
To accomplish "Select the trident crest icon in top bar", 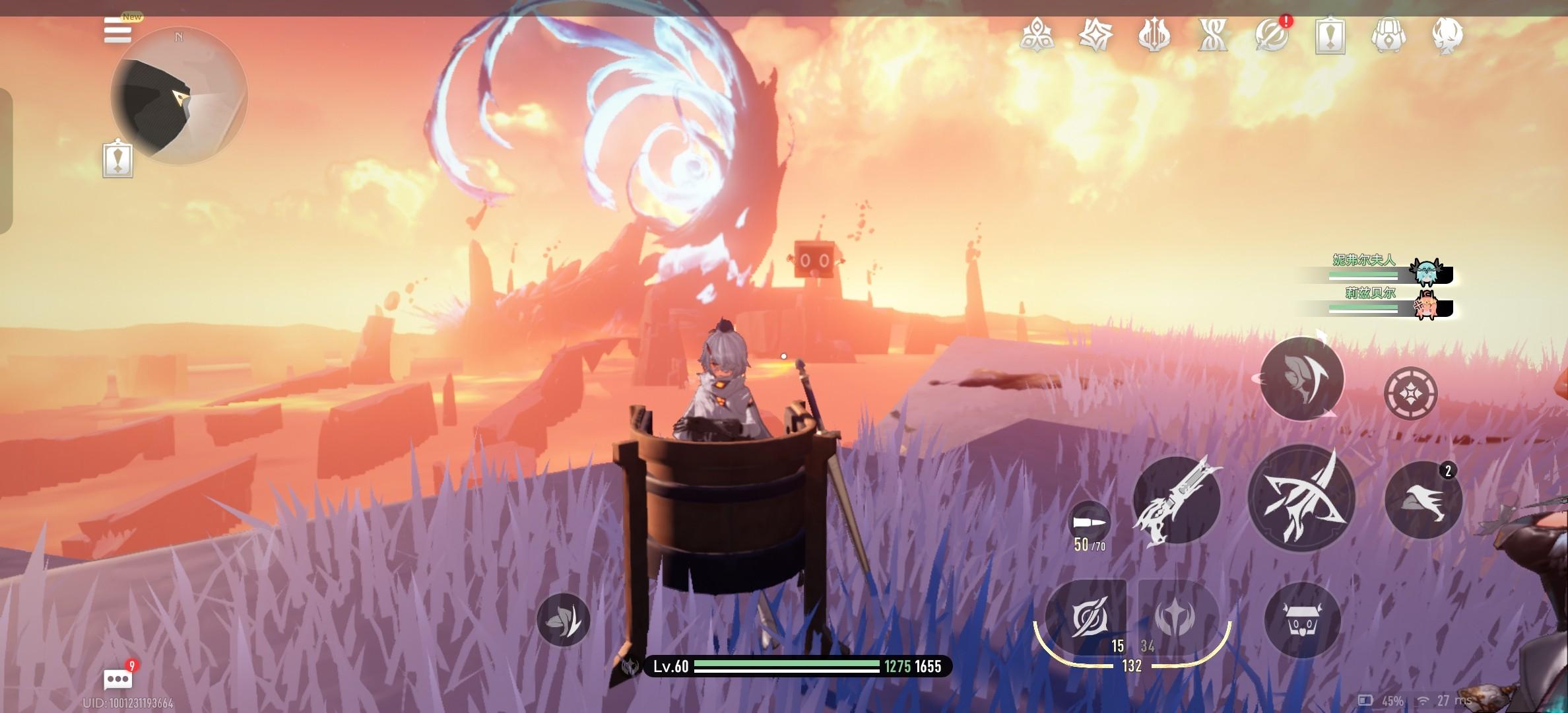I will (1154, 35).
